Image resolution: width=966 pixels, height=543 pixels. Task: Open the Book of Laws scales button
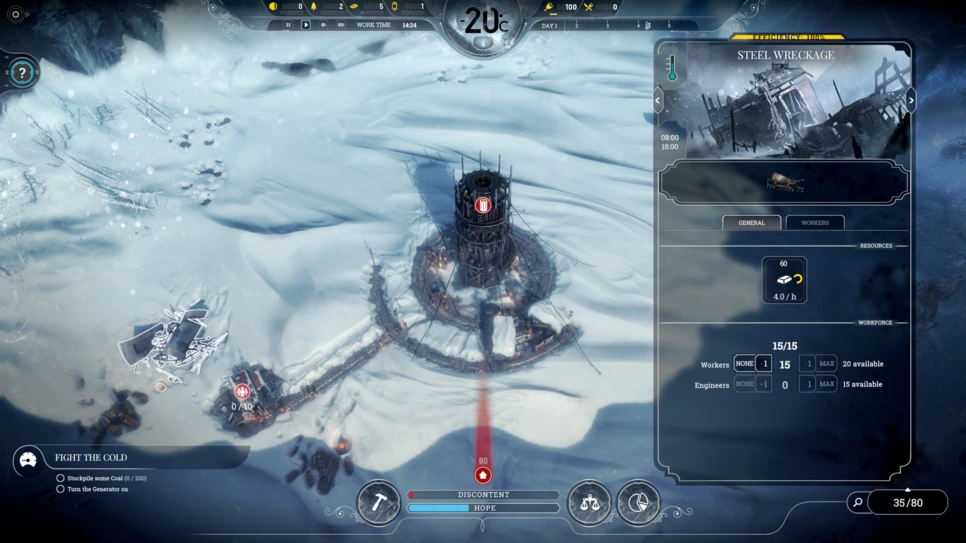589,502
